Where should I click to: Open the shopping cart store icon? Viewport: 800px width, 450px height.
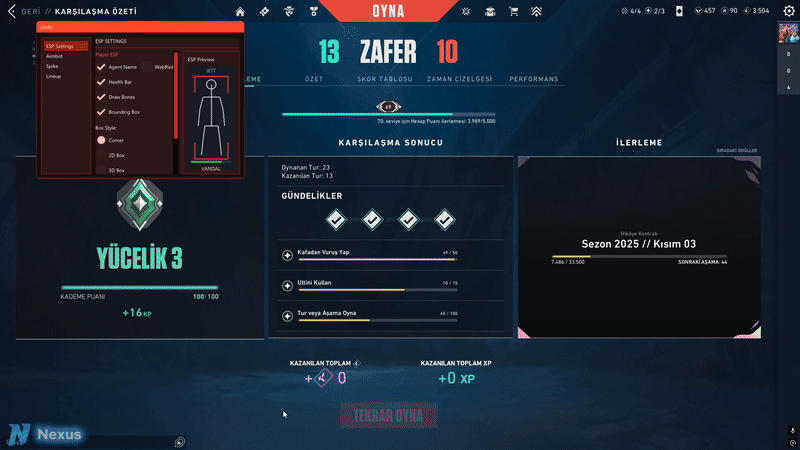(x=514, y=12)
